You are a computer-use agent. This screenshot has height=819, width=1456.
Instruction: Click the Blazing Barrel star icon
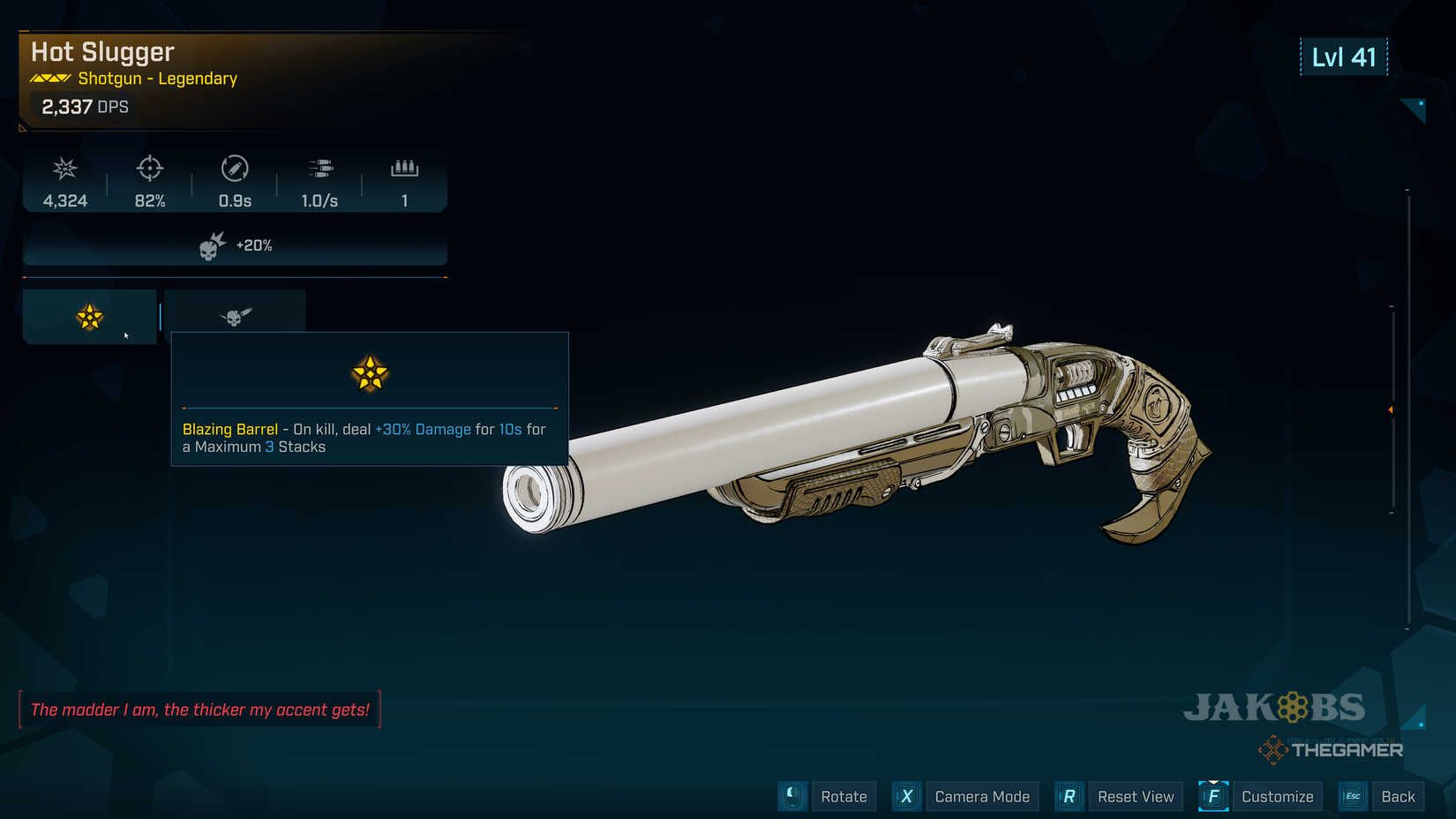370,373
